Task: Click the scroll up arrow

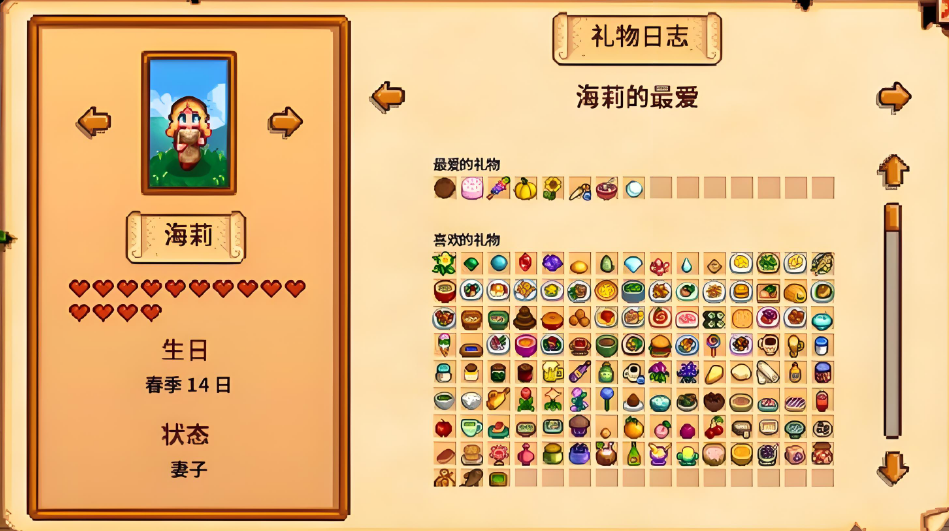Action: tap(893, 170)
